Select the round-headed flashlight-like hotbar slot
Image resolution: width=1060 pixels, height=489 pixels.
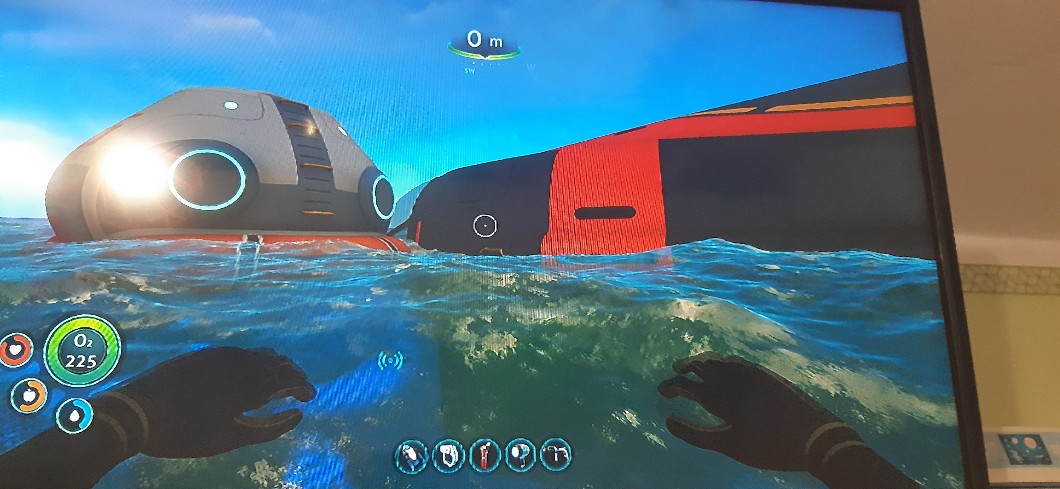[x=520, y=456]
